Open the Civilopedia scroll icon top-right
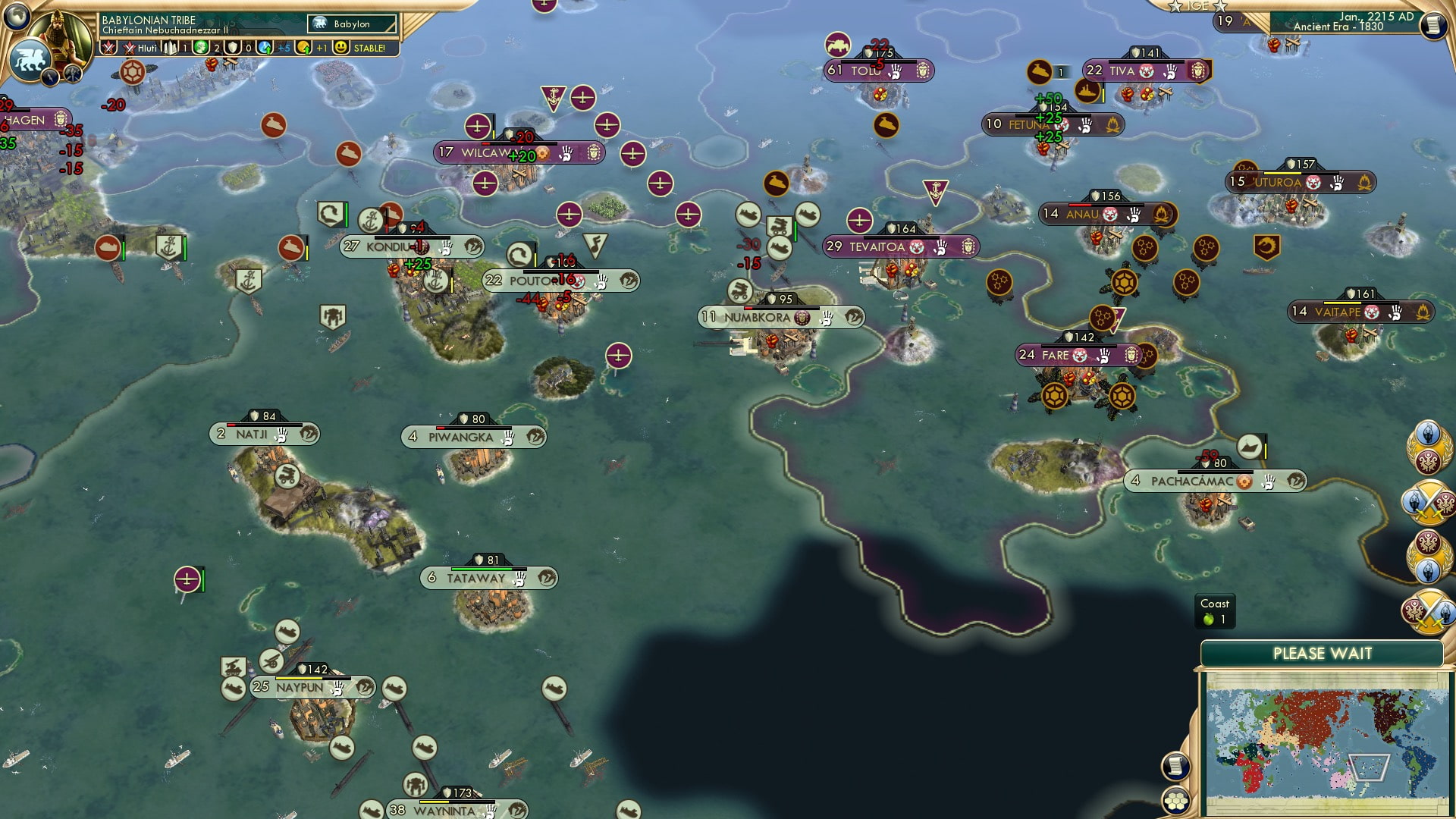Viewport: 1456px width, 819px height. 1432,24
